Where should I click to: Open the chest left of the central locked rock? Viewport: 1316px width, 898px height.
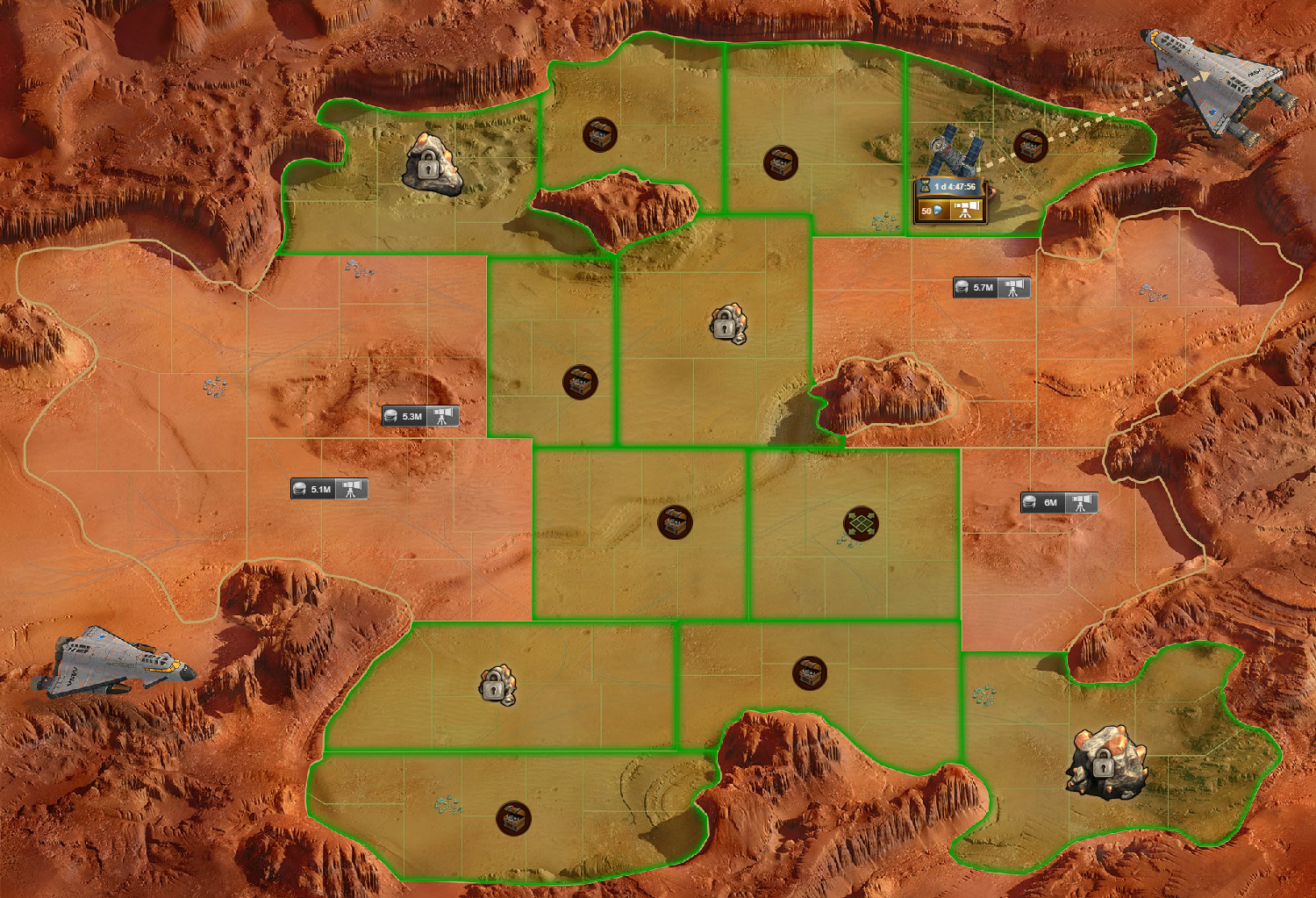click(578, 382)
